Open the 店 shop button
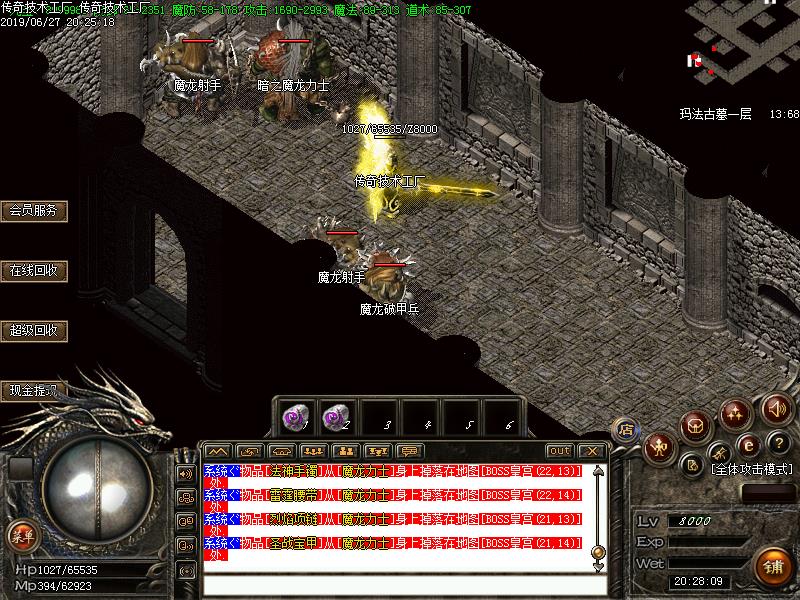The image size is (800, 600). [x=627, y=428]
